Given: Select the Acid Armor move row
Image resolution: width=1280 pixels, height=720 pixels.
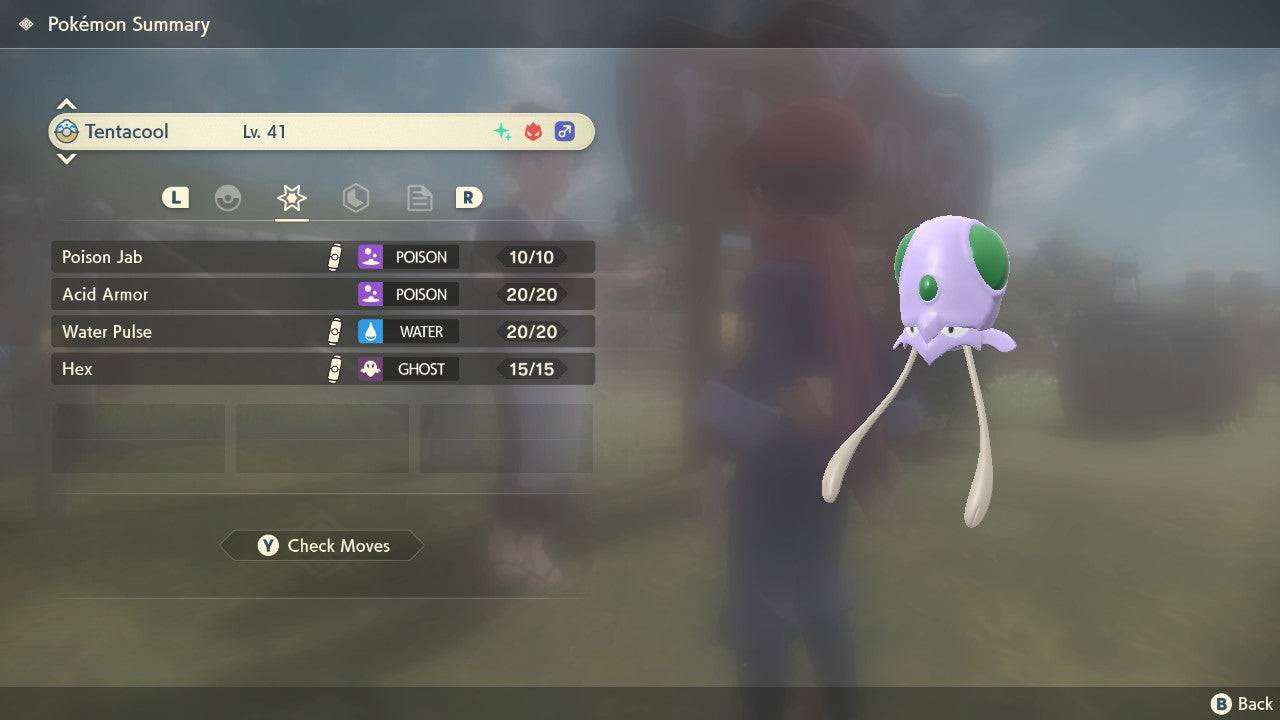Looking at the screenshot, I should point(322,294).
